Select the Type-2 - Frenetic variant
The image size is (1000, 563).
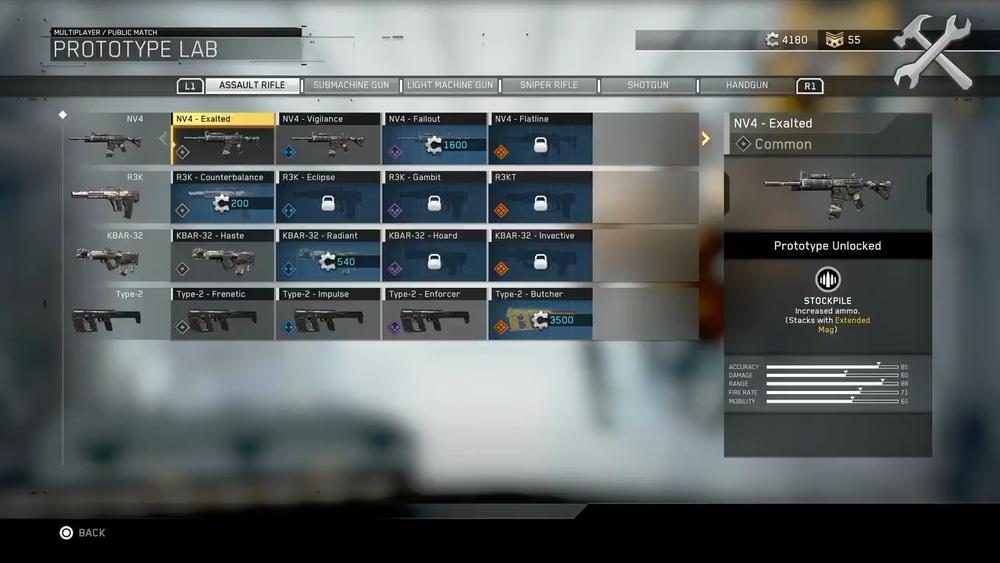coord(223,314)
